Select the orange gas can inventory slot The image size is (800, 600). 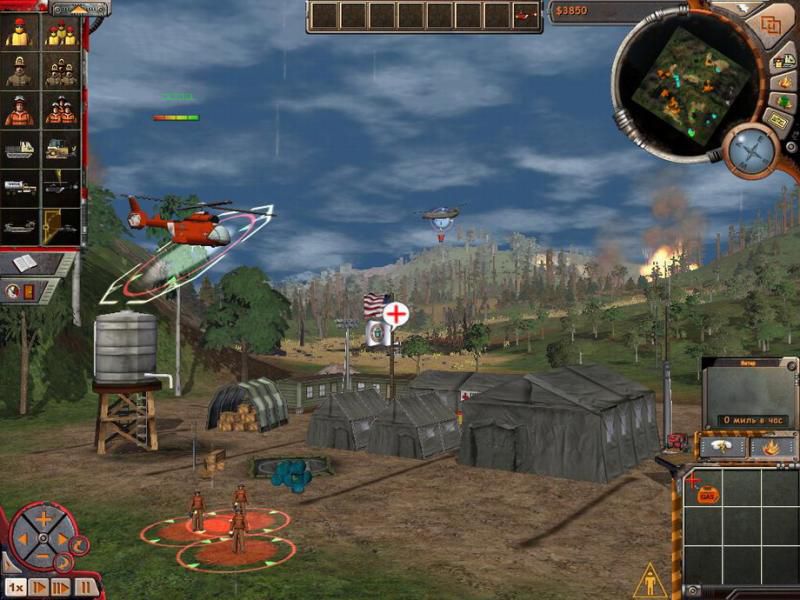click(x=708, y=494)
